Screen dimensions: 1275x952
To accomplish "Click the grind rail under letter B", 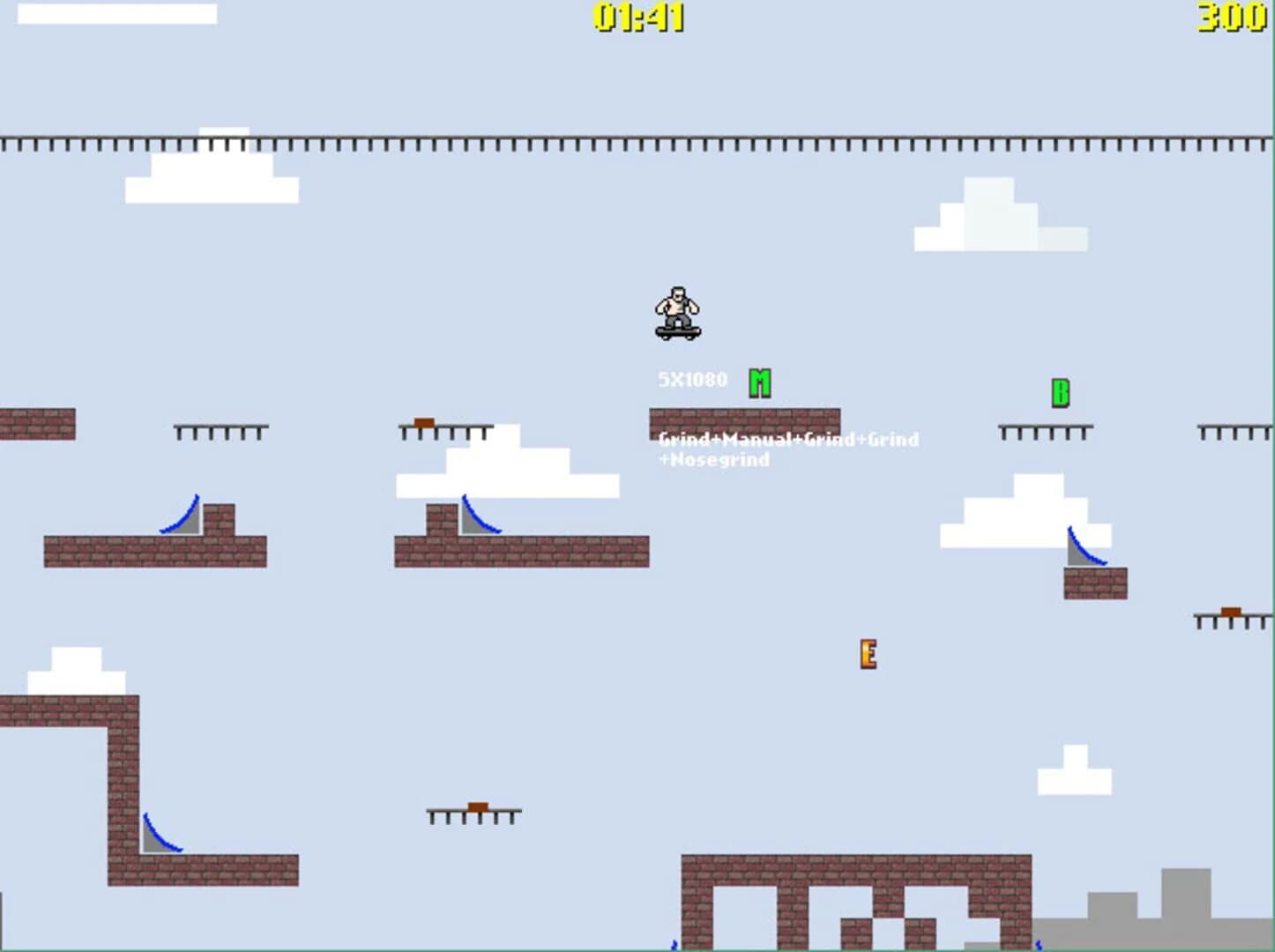I will pyautogui.click(x=1045, y=431).
